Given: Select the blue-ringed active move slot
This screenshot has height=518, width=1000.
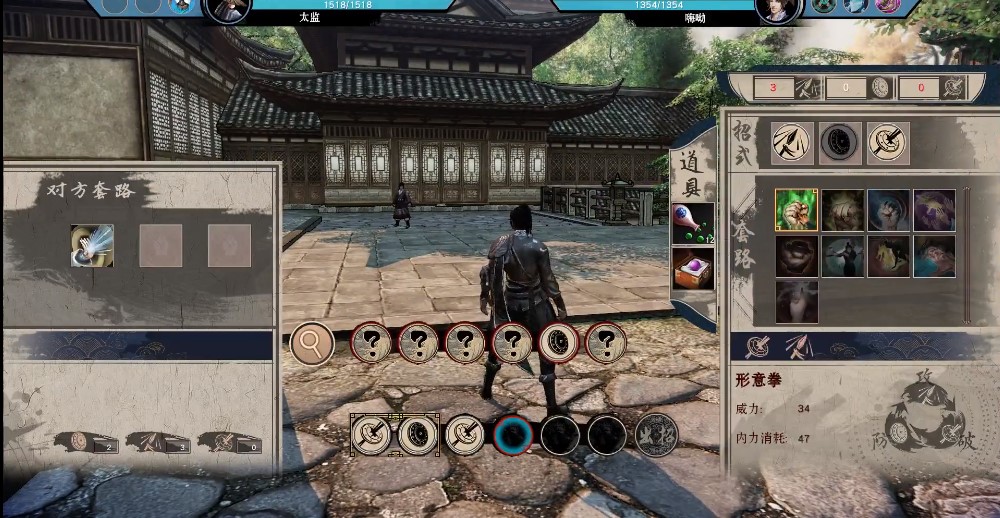Looking at the screenshot, I should (513, 435).
